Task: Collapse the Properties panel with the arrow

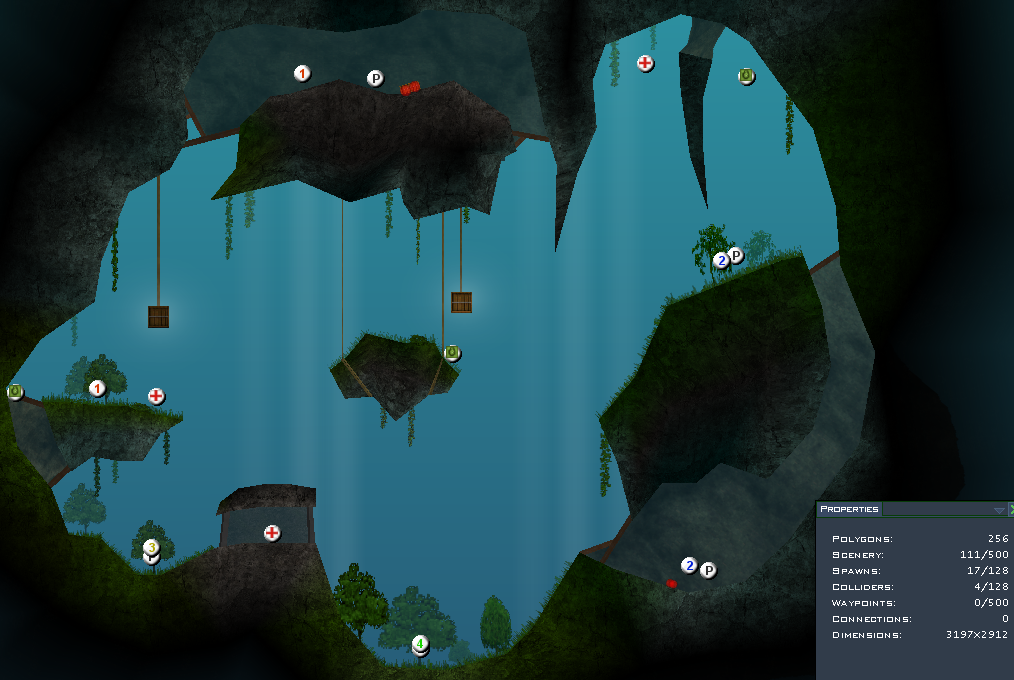Action: 998,510
